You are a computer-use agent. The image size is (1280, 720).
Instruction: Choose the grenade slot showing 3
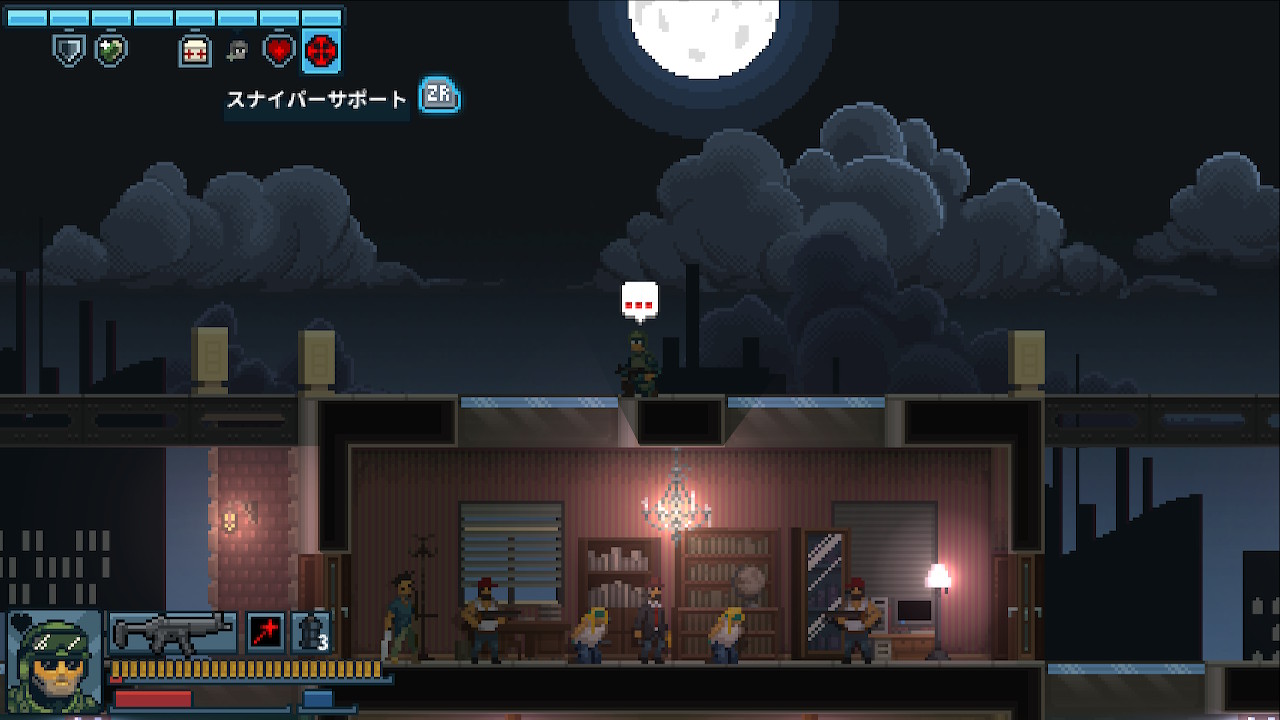(310, 632)
